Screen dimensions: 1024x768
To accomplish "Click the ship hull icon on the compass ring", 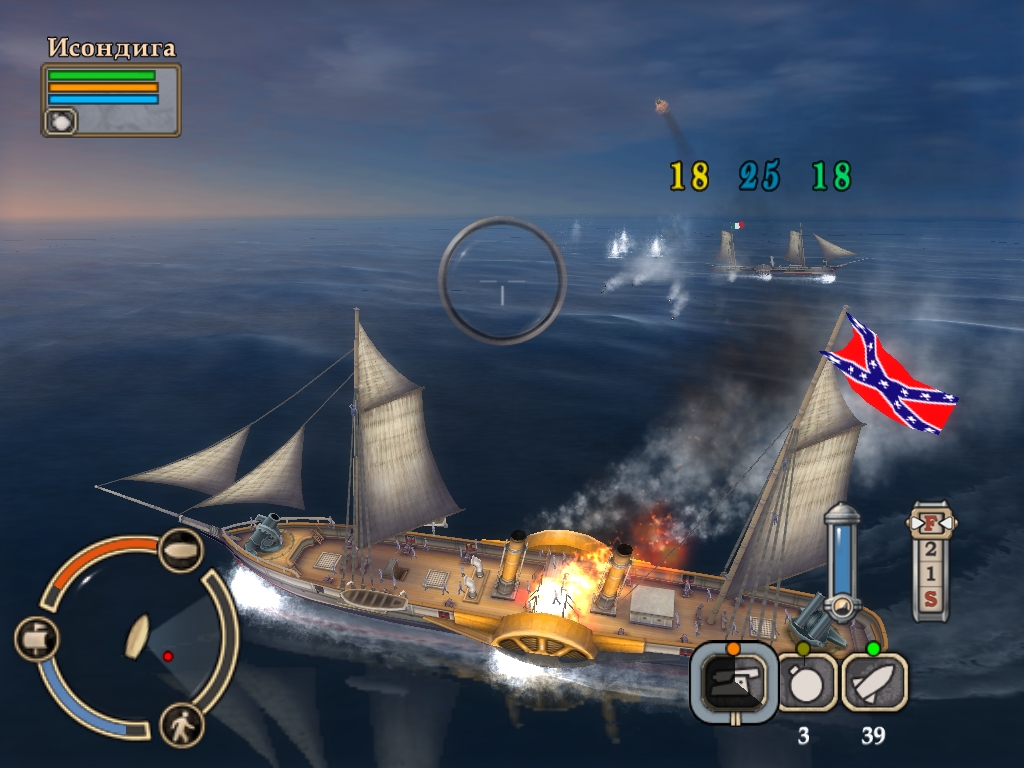I will click(181, 550).
